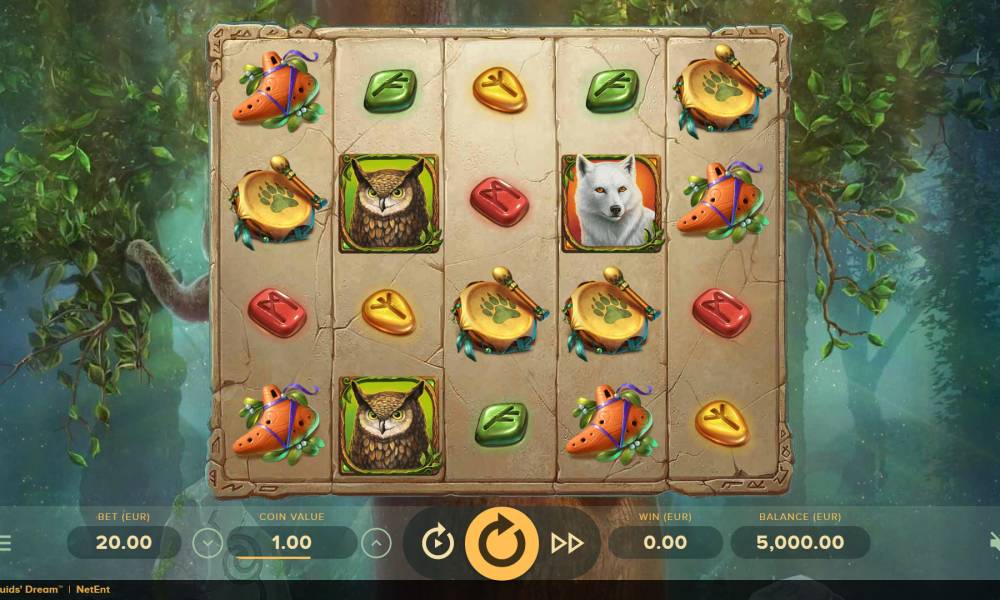Increase the coin value
Screen dimensions: 1000x600
click(376, 543)
